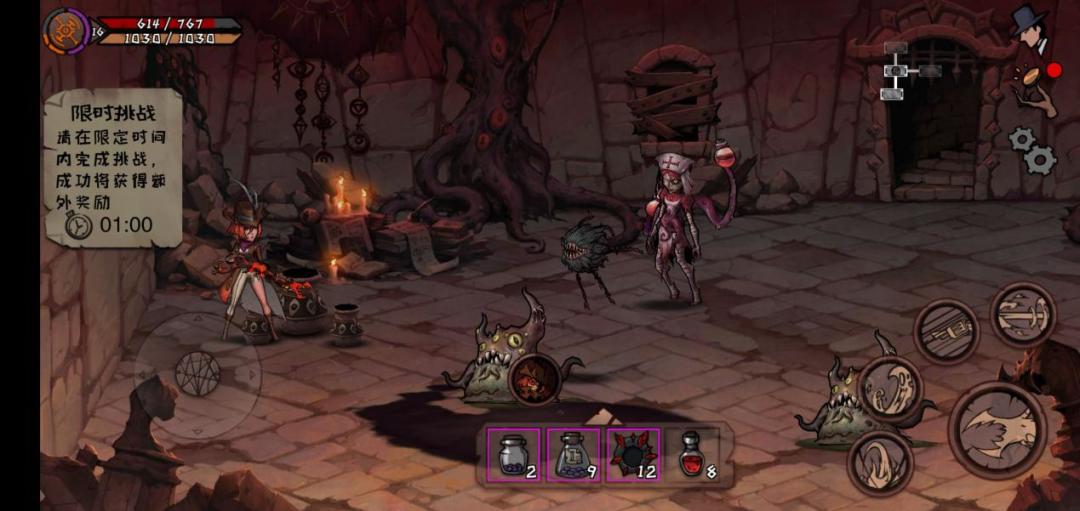Viewport: 1080px width, 511px height.
Task: Use the red health potion
Action: coord(693,455)
